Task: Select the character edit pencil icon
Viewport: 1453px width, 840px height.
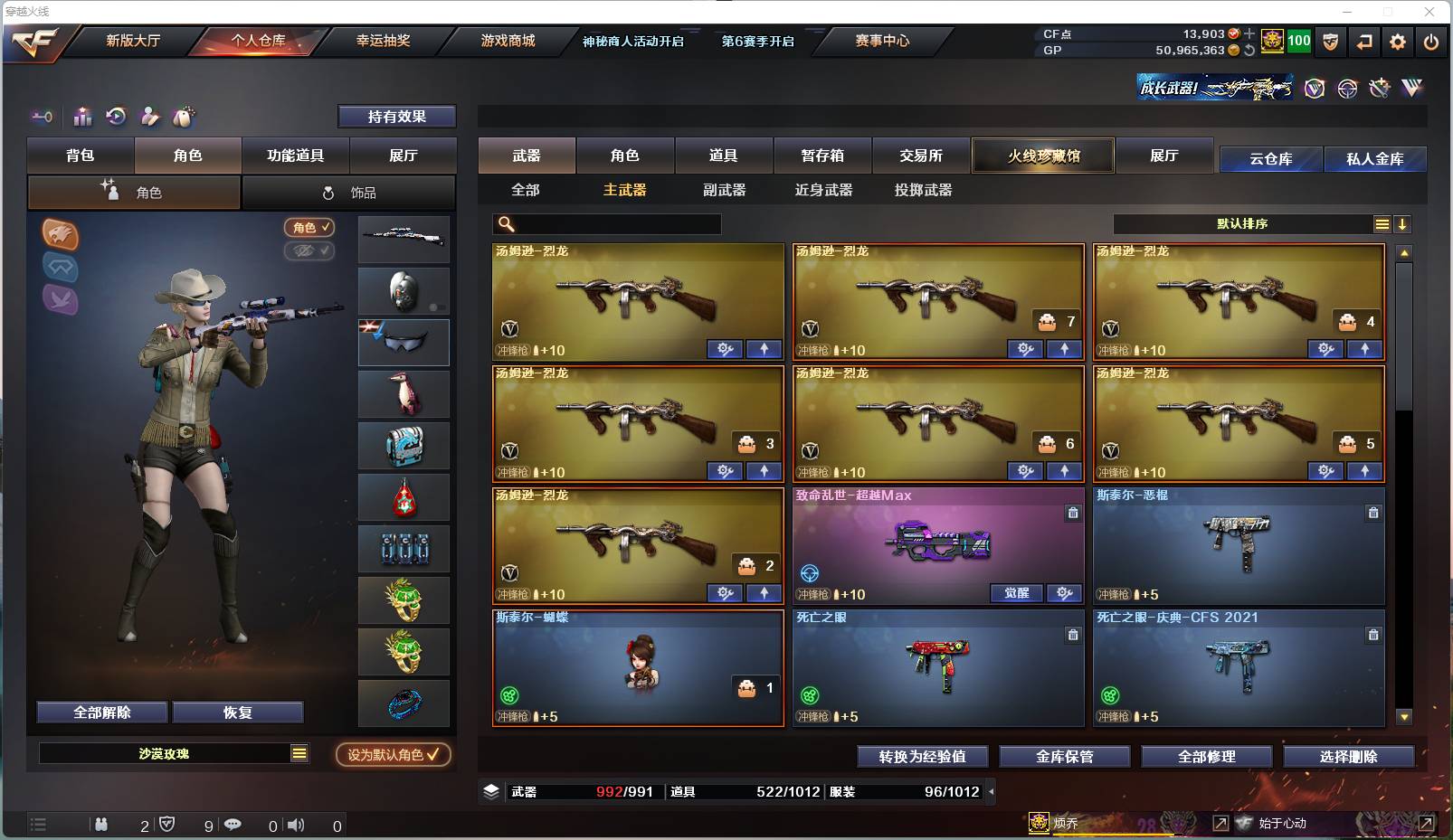Action: tap(149, 117)
